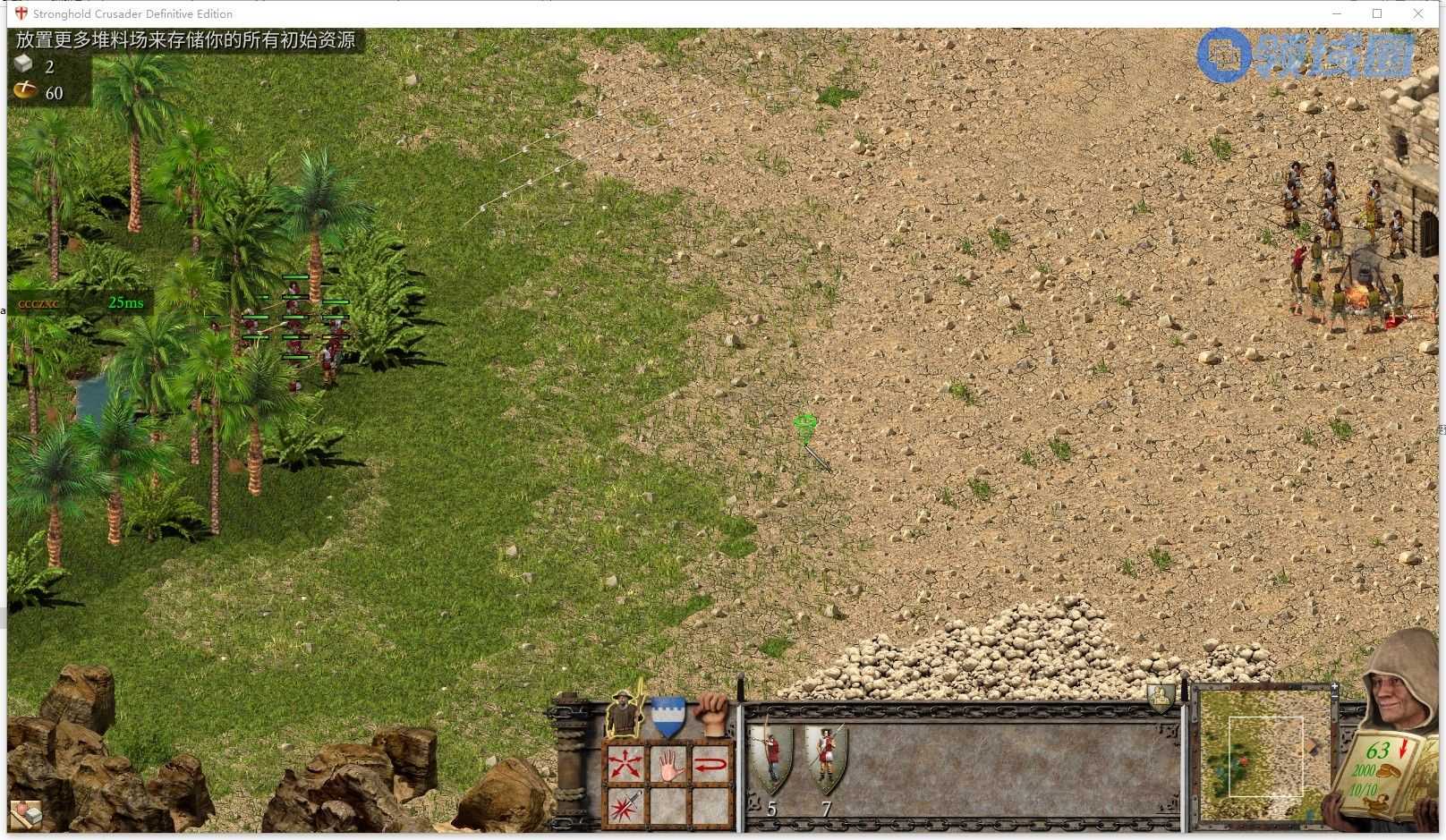Click the minimap overview
This screenshot has width=1446, height=840.
[x=1265, y=756]
